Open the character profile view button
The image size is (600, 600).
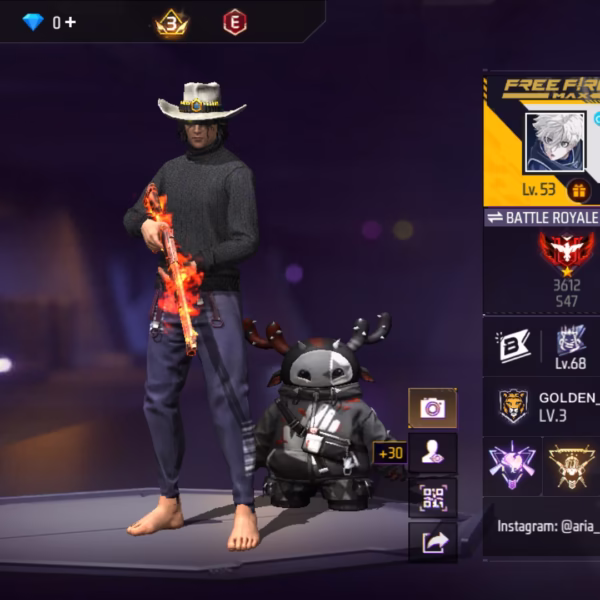click(432, 453)
